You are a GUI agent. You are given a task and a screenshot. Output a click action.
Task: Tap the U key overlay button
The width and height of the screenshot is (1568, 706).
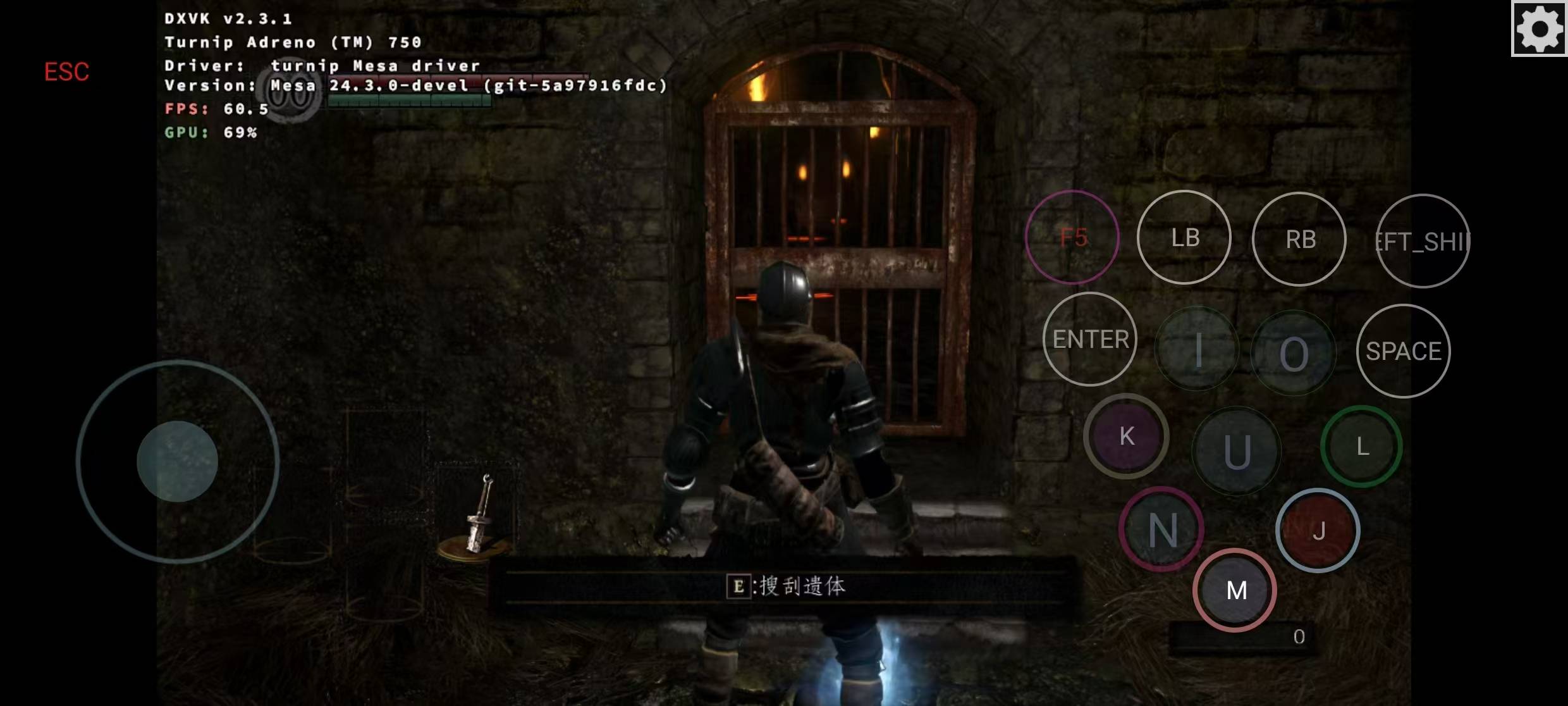(x=1236, y=451)
